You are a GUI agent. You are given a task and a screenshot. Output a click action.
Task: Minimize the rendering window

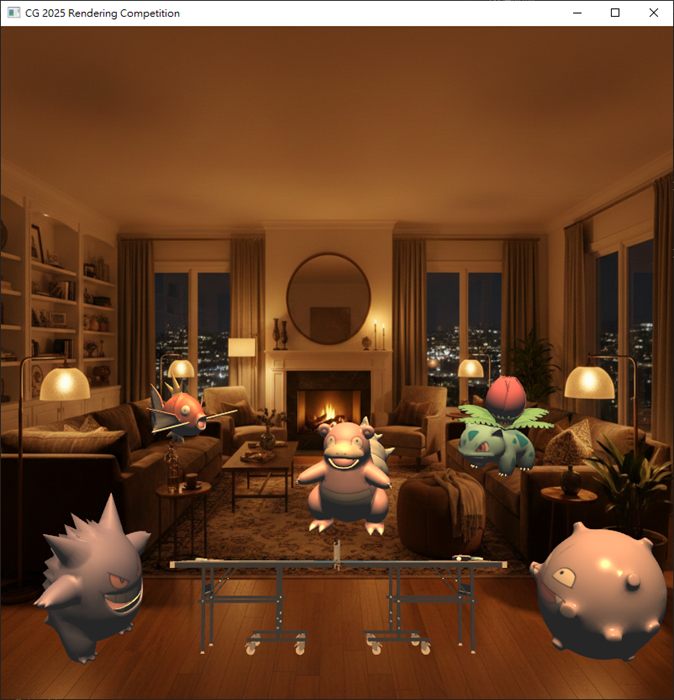pos(577,13)
